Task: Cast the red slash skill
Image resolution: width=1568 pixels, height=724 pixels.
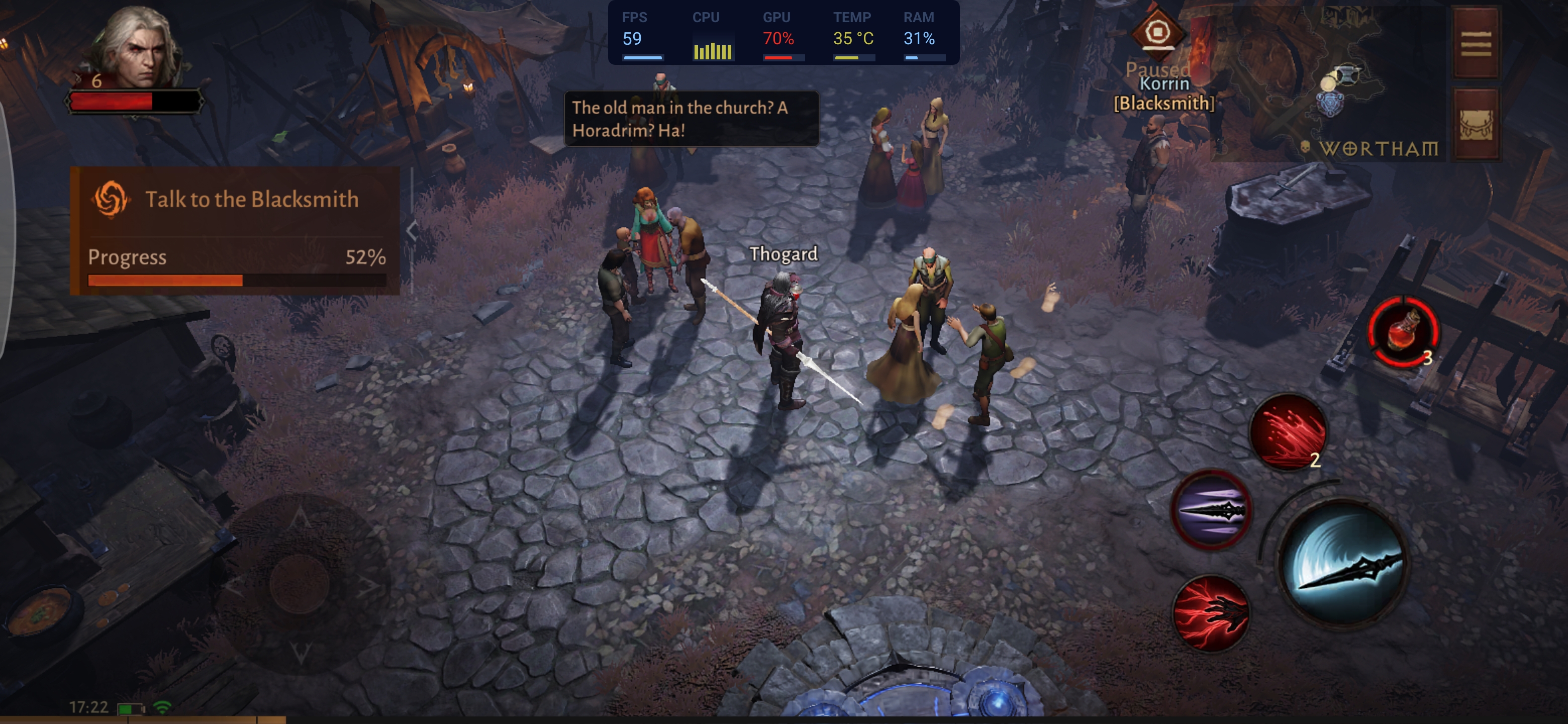Action: pos(1288,432)
